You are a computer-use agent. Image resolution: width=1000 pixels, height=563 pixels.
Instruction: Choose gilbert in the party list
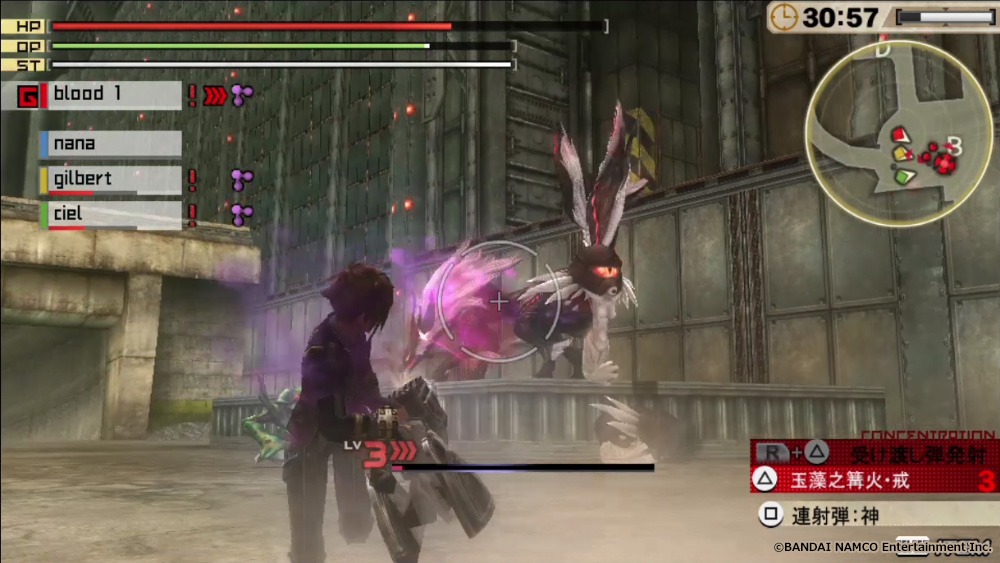pos(110,180)
